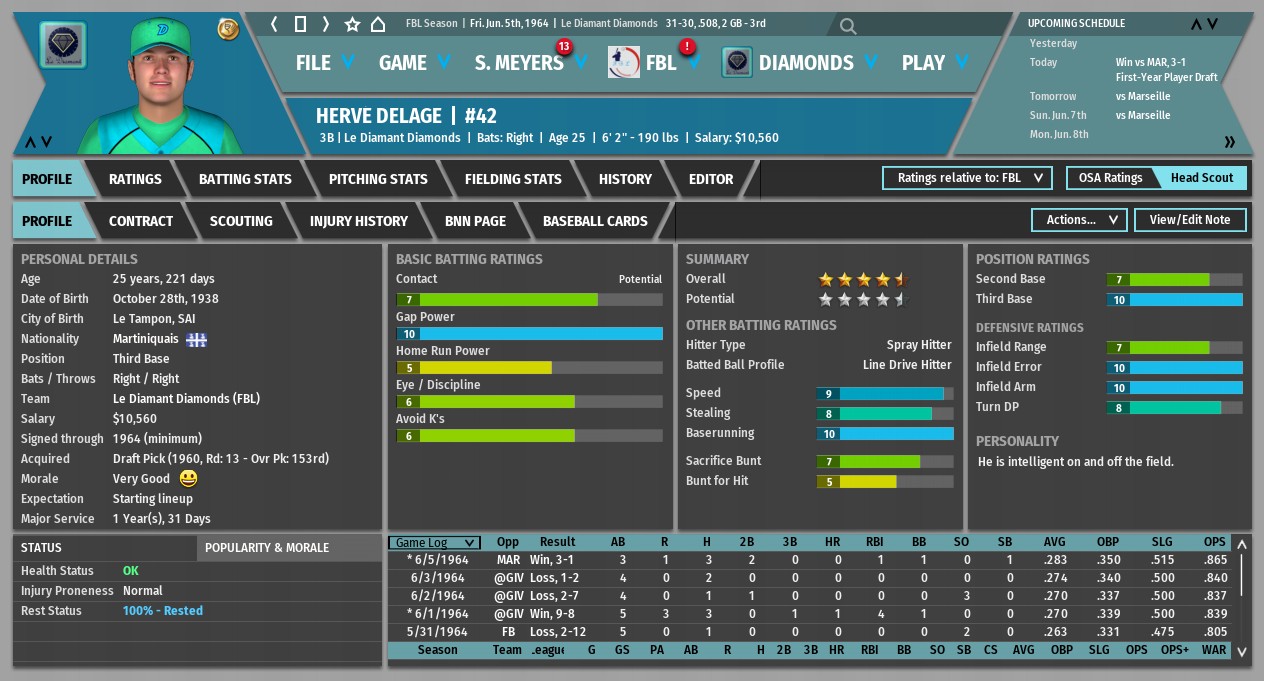
Task: Open the GAME menu
Action: tap(414, 63)
